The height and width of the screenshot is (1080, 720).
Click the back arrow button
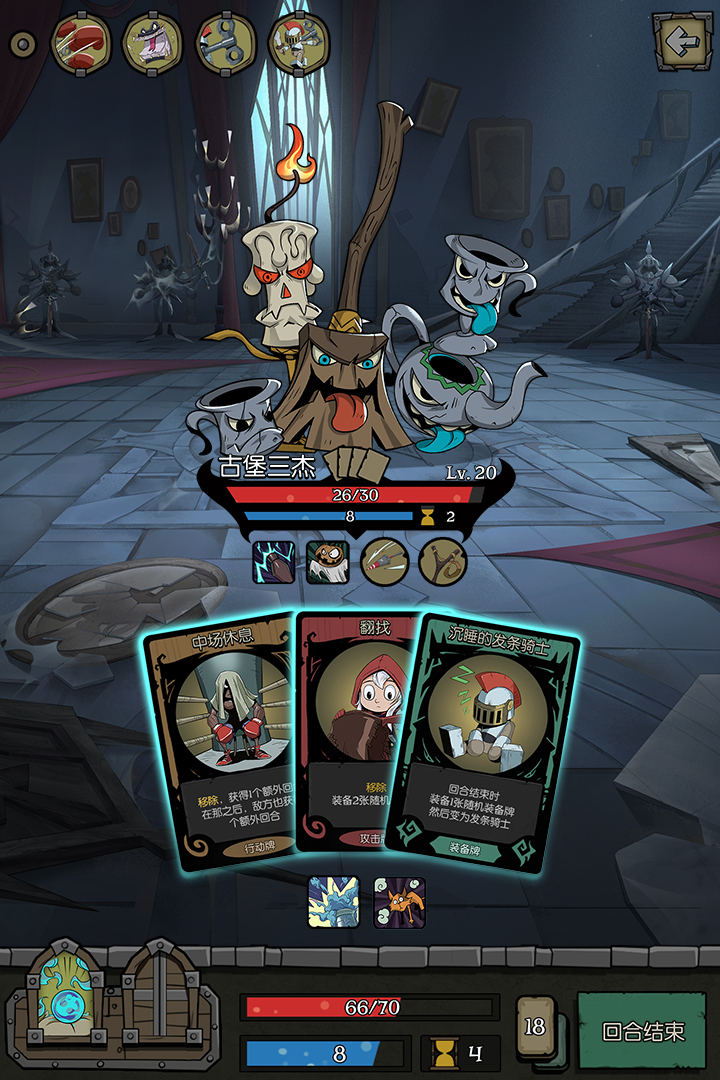click(x=683, y=42)
